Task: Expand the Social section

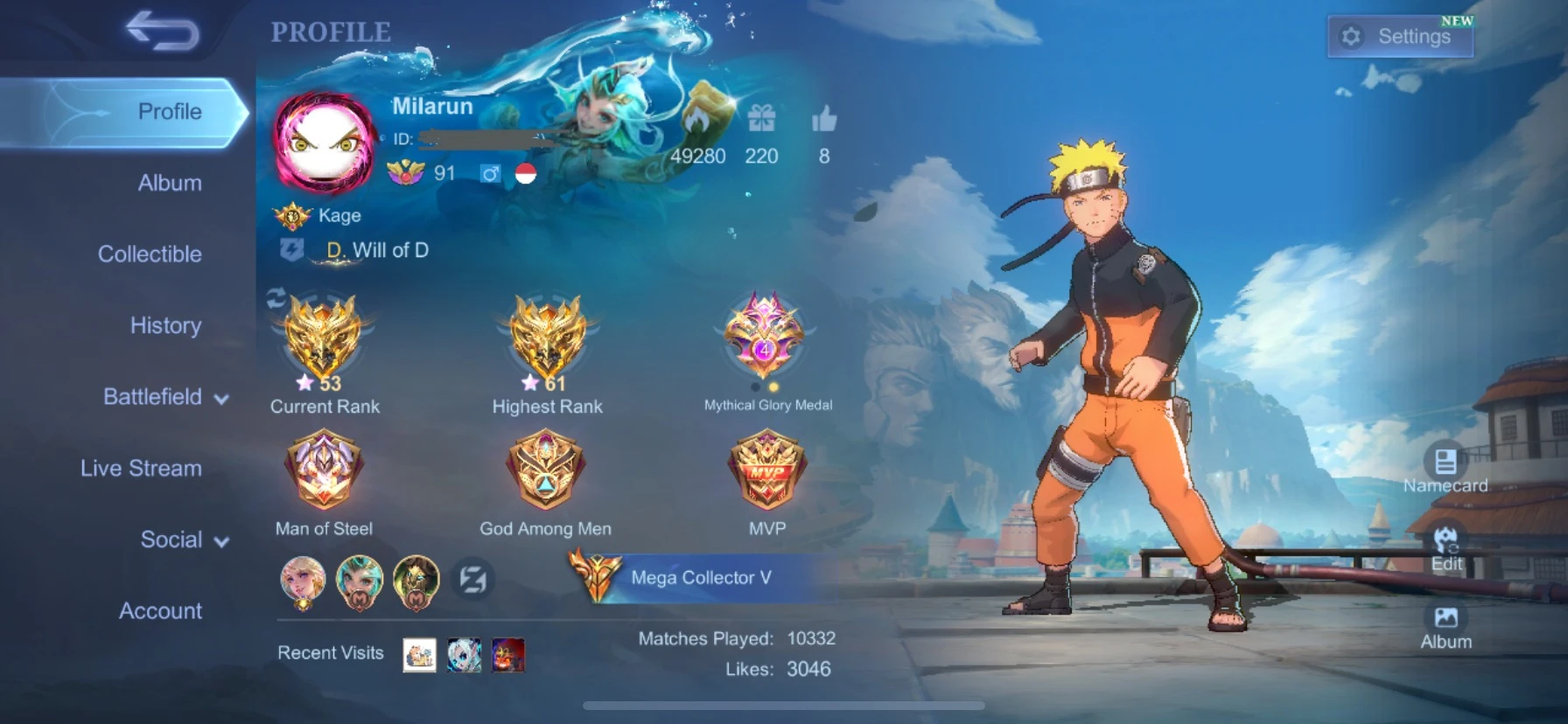Action: click(x=184, y=540)
